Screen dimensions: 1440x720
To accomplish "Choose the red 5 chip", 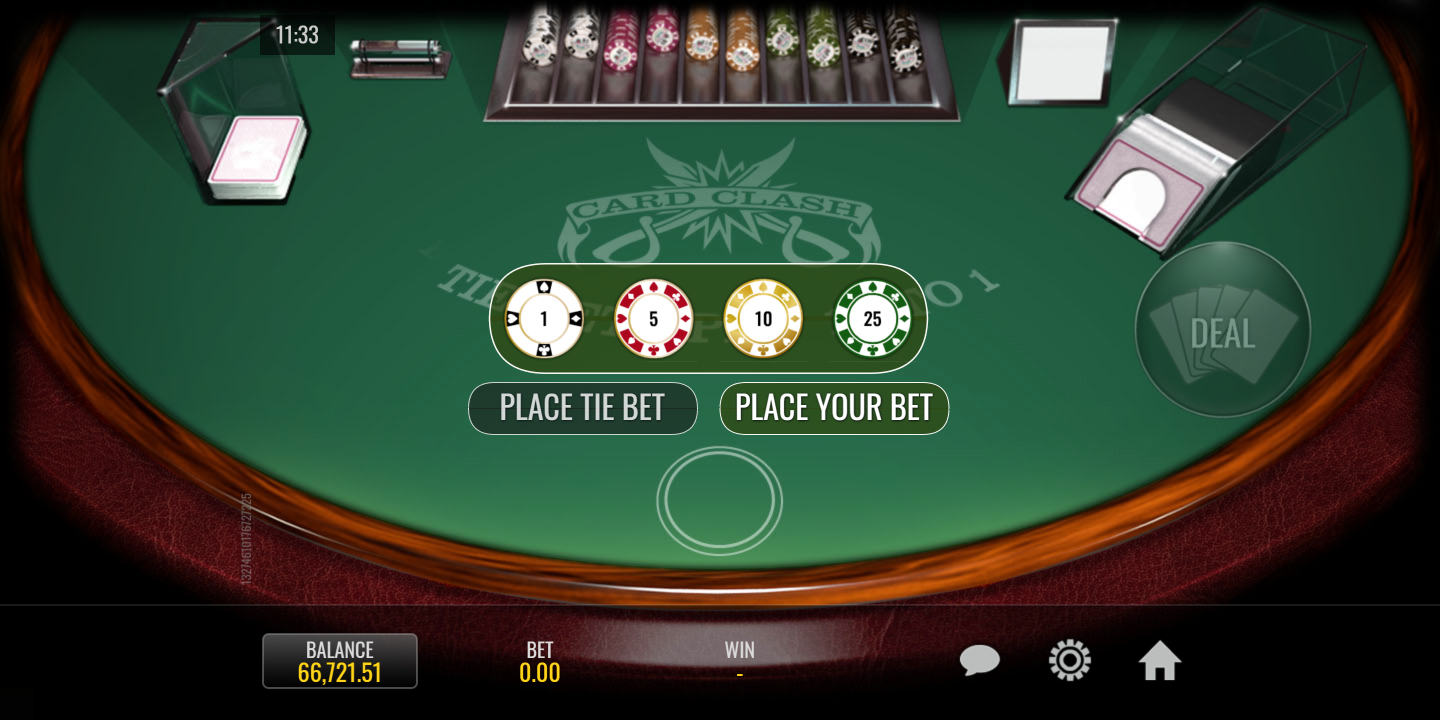I will click(654, 319).
